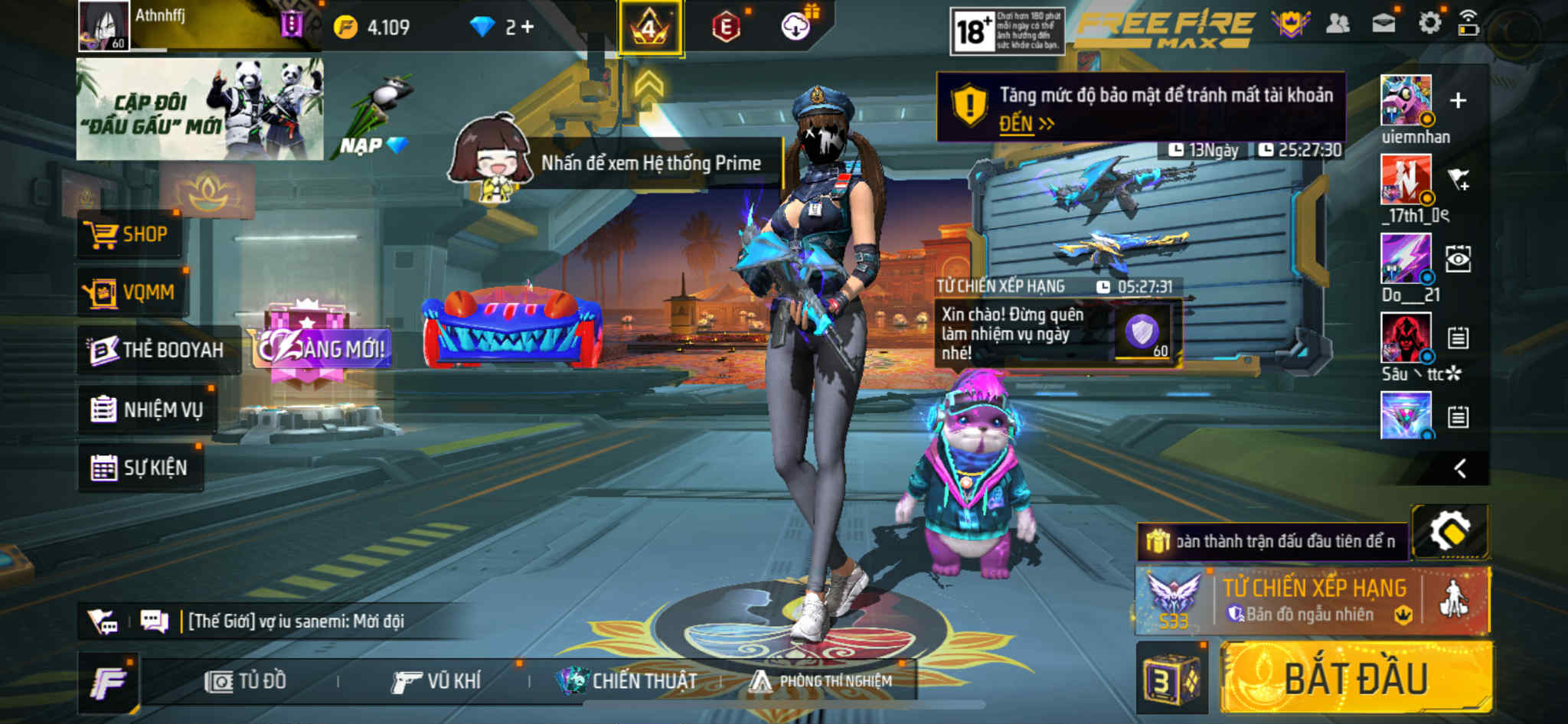Open the SỰ KIỆN events menu
The height and width of the screenshot is (724, 1568).
coord(140,467)
